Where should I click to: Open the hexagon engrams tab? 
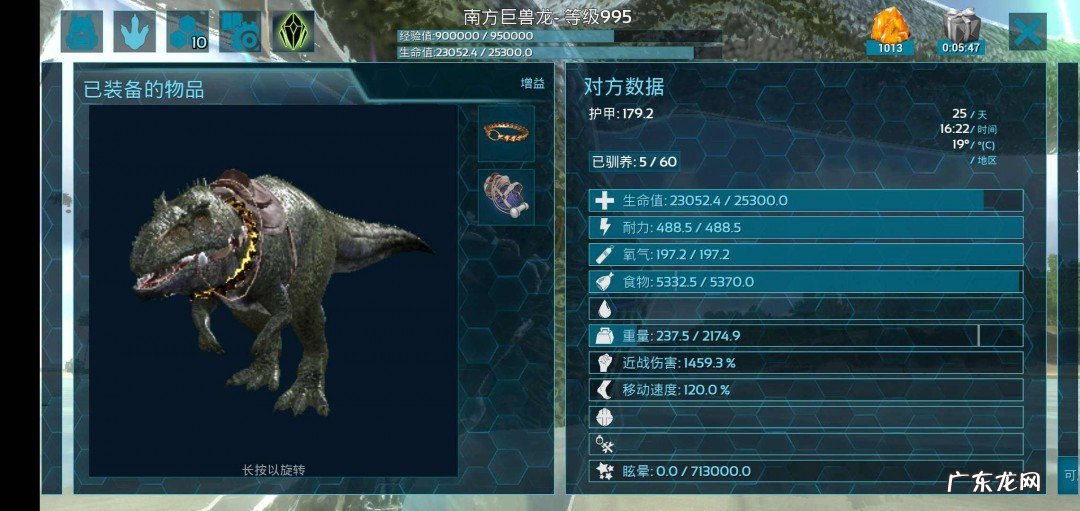coord(187,32)
